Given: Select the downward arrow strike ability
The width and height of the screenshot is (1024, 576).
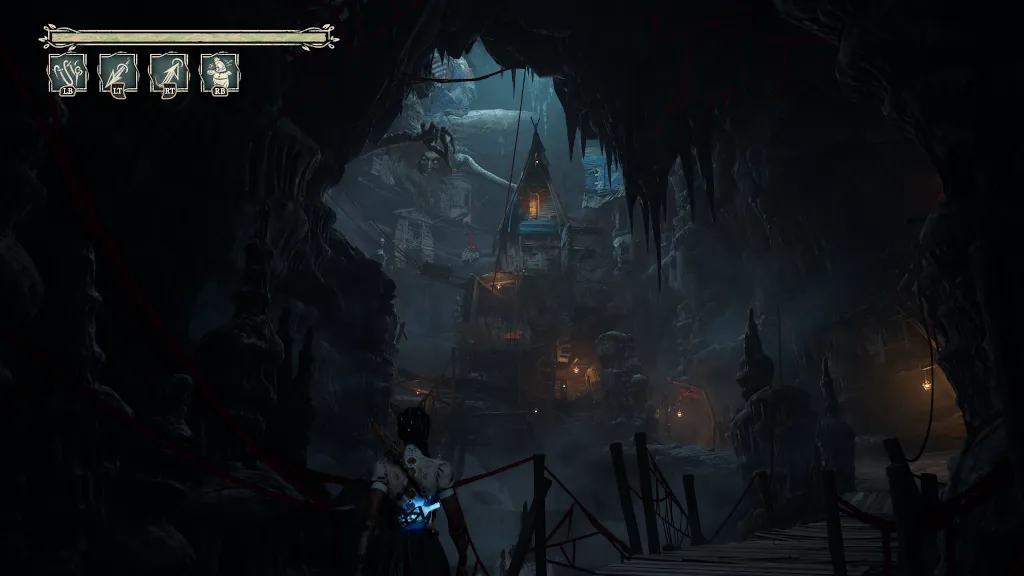Looking at the screenshot, I should [x=118, y=73].
